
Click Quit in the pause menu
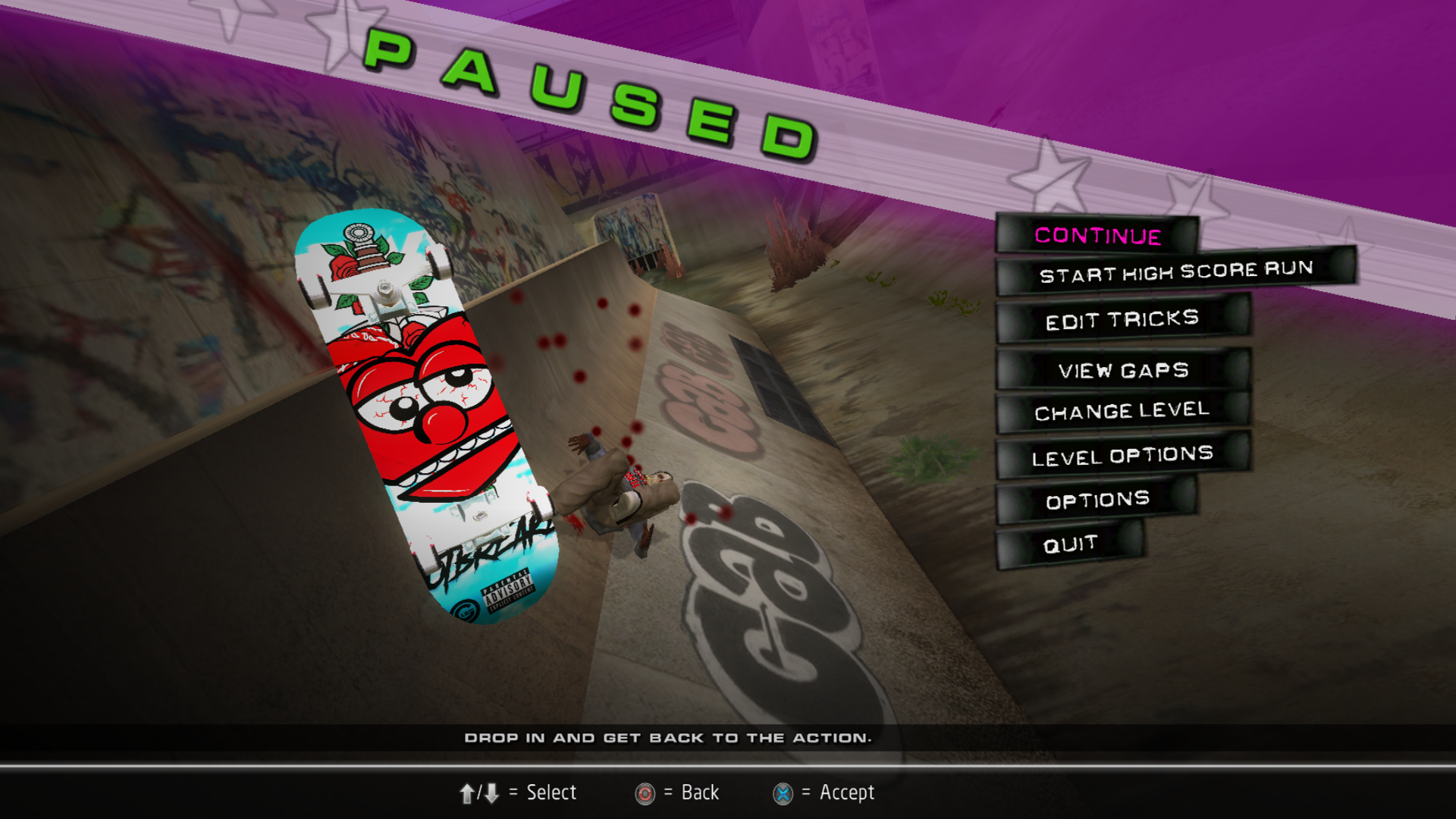1070,544
